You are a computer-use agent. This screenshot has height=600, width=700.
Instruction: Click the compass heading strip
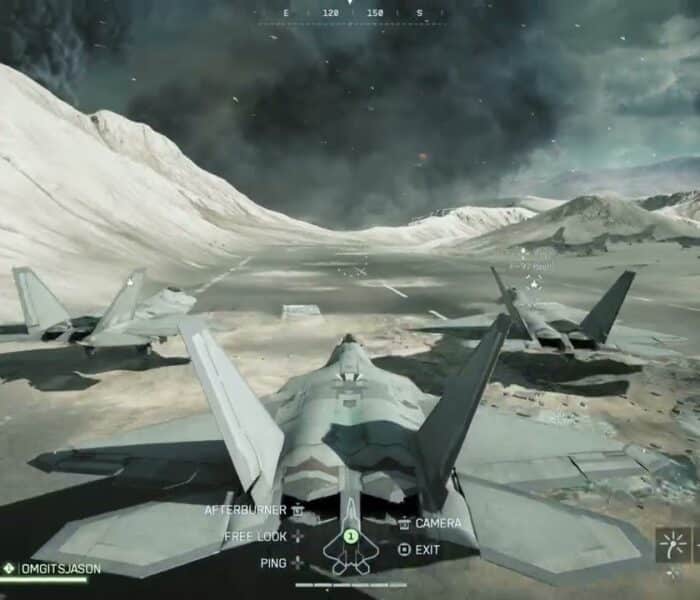(351, 14)
